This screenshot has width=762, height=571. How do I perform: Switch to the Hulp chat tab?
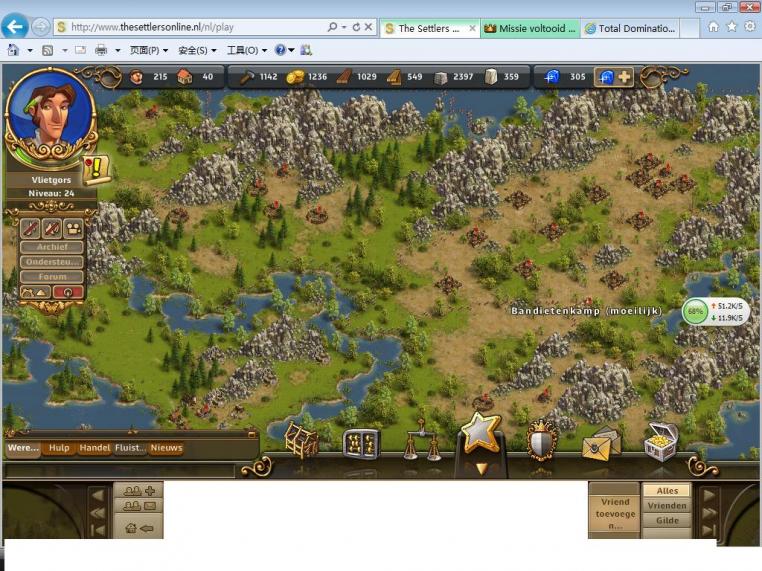(59, 448)
